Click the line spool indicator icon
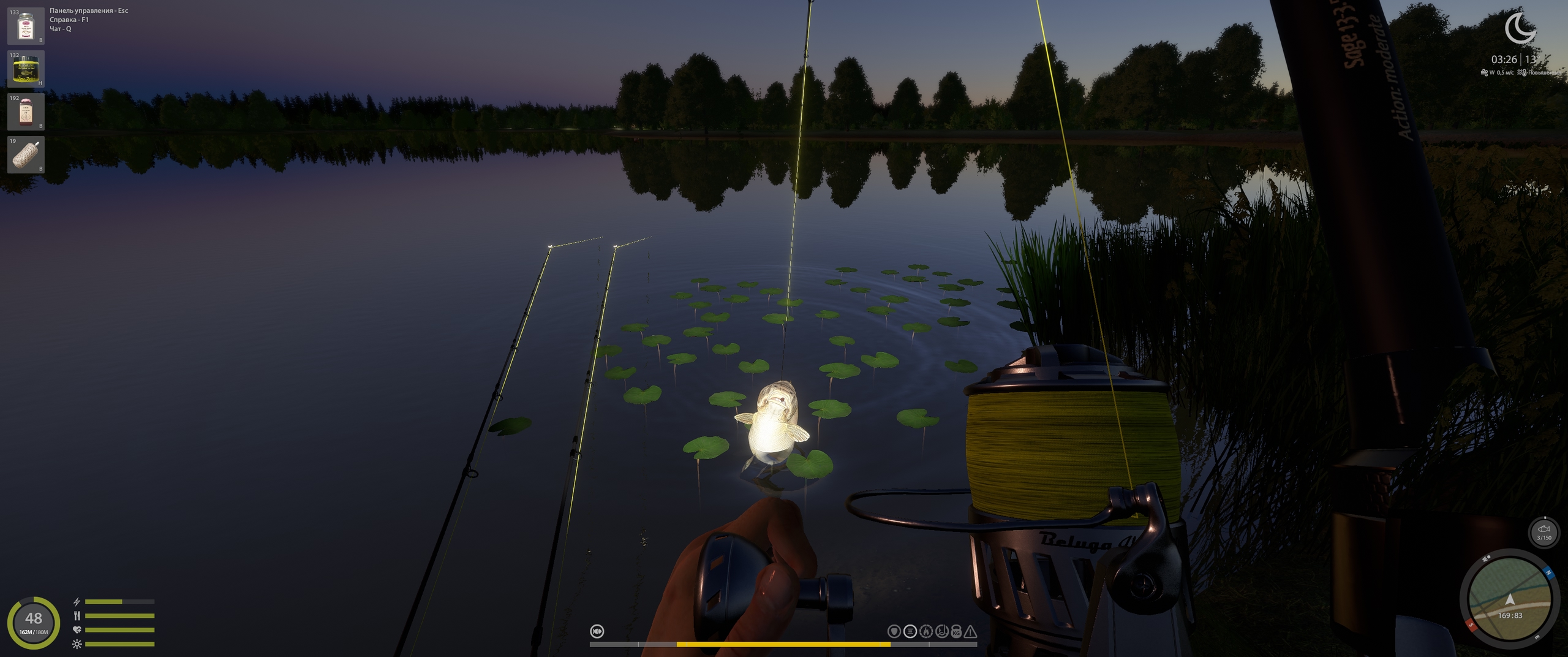The width and height of the screenshot is (1568, 657). [x=910, y=631]
